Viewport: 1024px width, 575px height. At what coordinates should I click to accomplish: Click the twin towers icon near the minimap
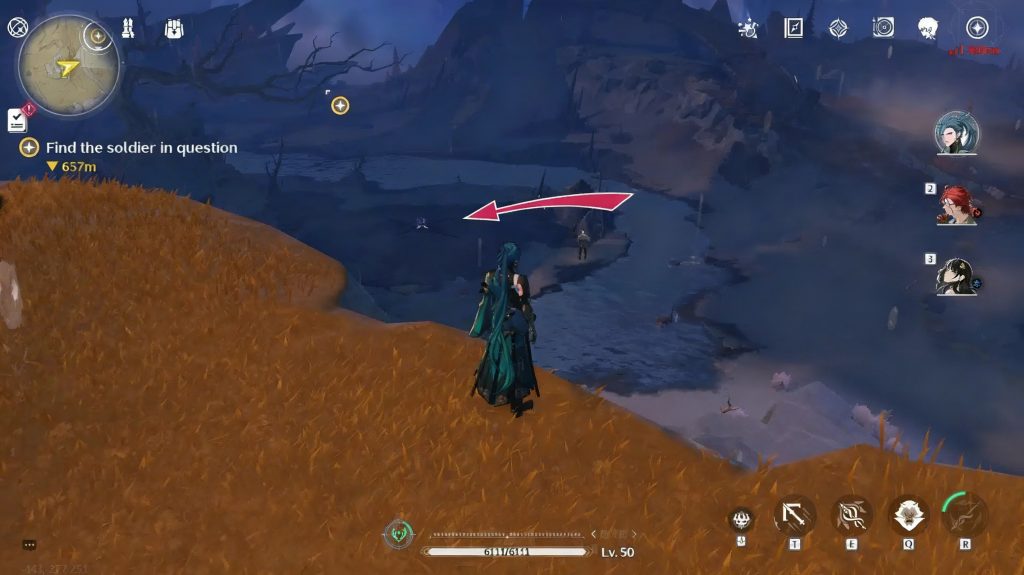(x=129, y=28)
